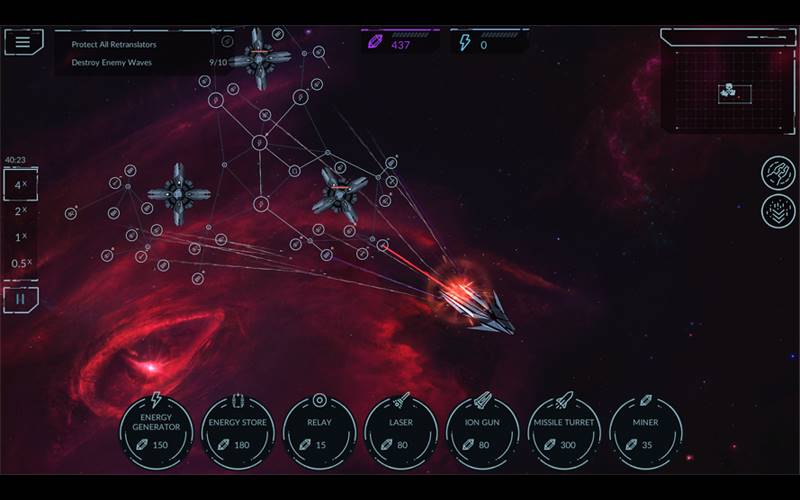Viewport: 800px width, 500px height.
Task: Switch game speed to 2x
Action: tap(20, 211)
